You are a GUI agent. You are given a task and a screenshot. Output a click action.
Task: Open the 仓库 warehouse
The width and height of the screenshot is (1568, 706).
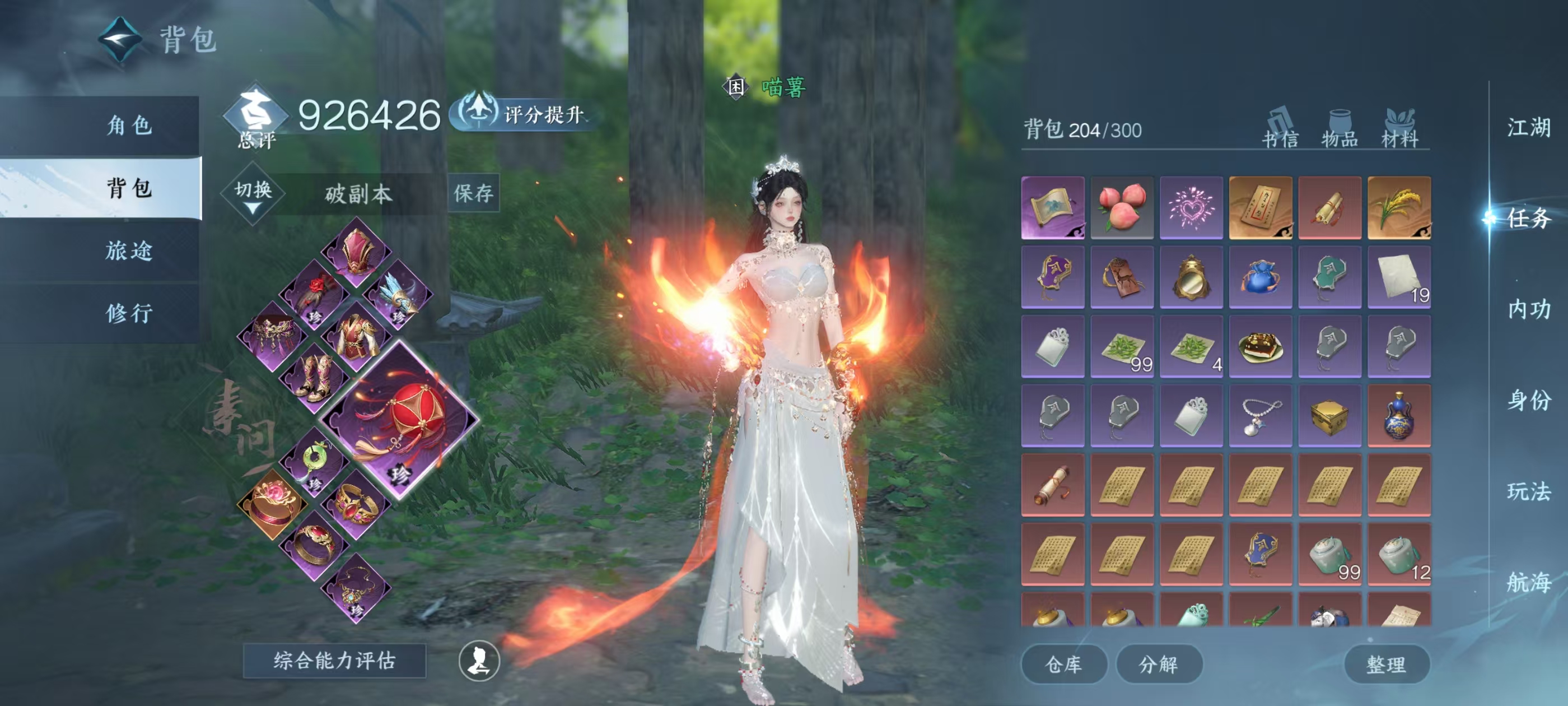click(x=1063, y=665)
